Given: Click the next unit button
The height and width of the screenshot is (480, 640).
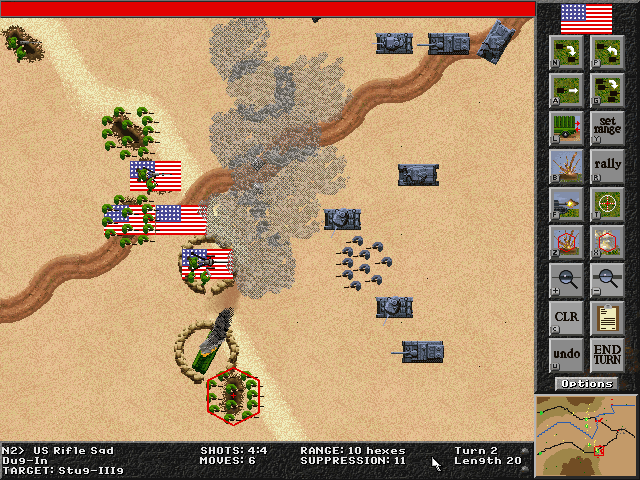Looking at the screenshot, I should tap(566, 52).
